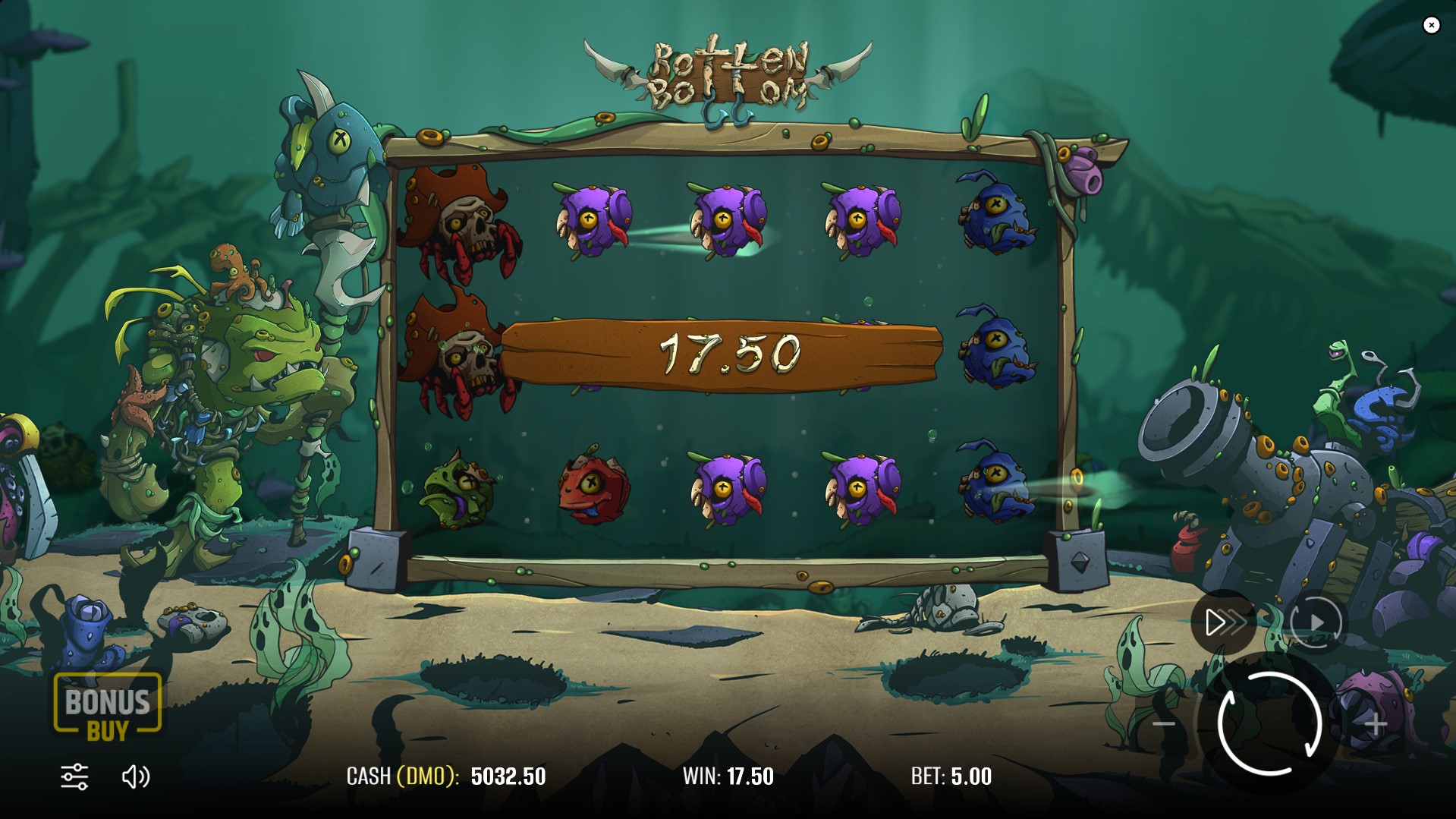
Task: Start autoplay with the circular play button
Action: (1316, 623)
